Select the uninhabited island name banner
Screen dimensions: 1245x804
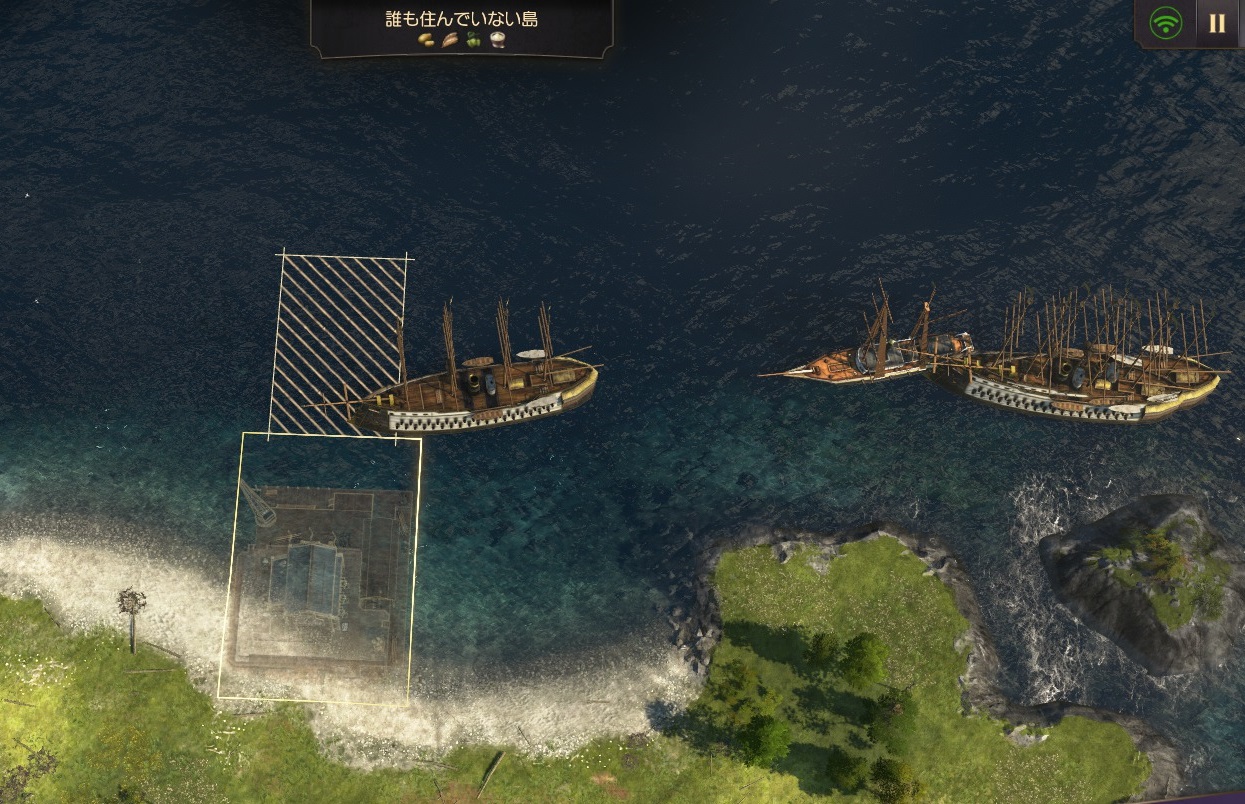click(x=461, y=20)
